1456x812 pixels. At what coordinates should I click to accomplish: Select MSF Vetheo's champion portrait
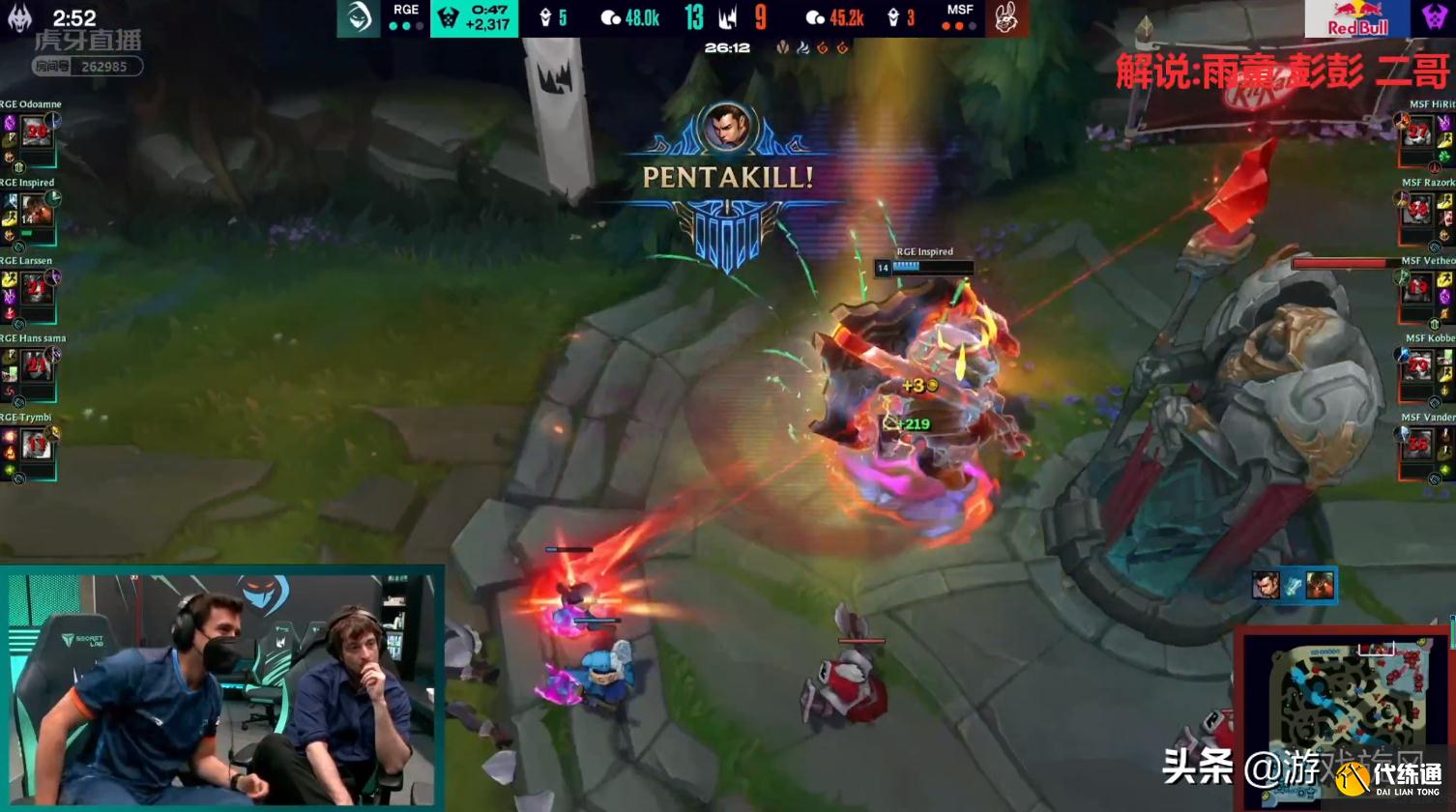[1419, 287]
